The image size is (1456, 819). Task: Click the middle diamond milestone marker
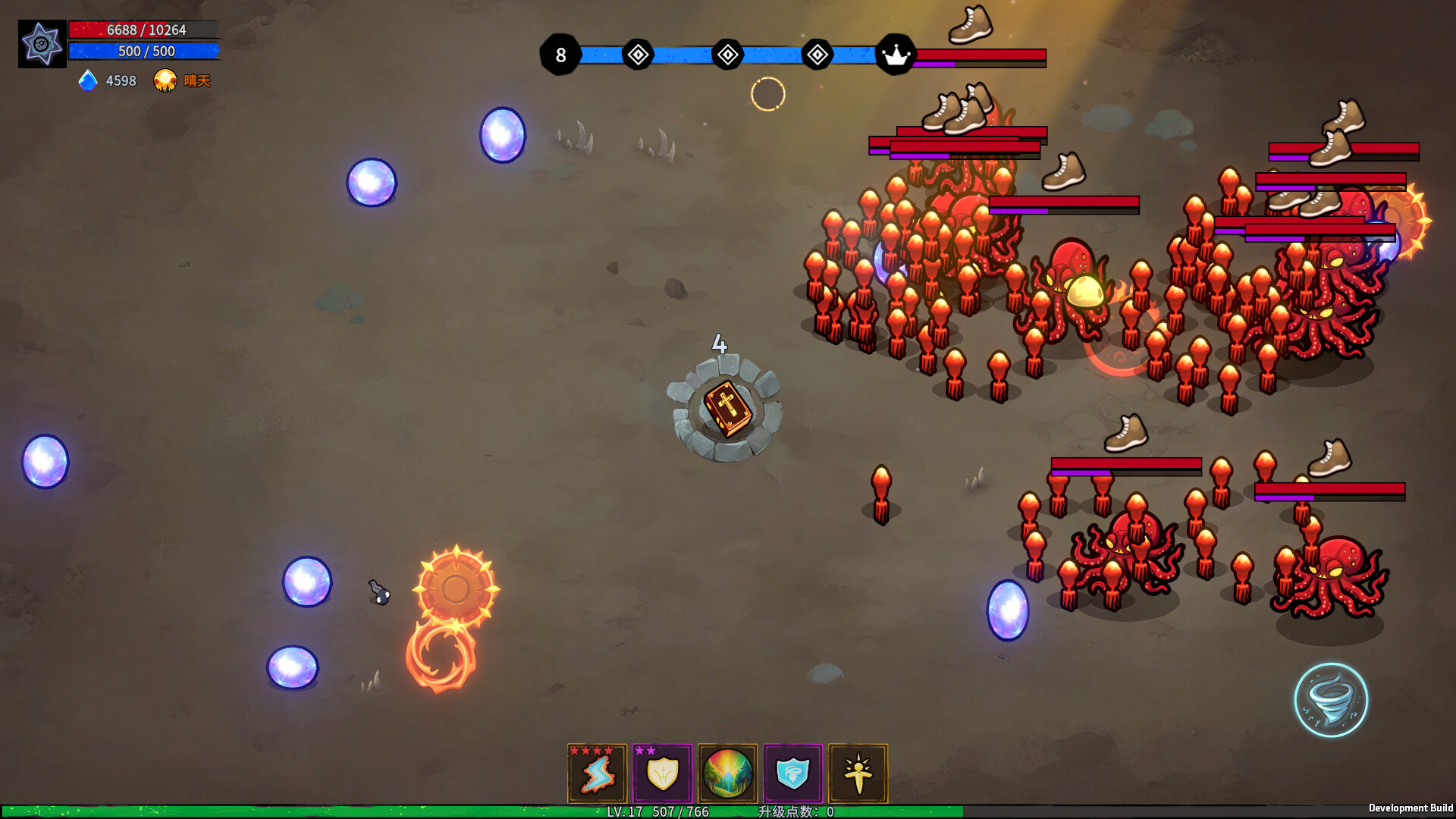point(726,54)
